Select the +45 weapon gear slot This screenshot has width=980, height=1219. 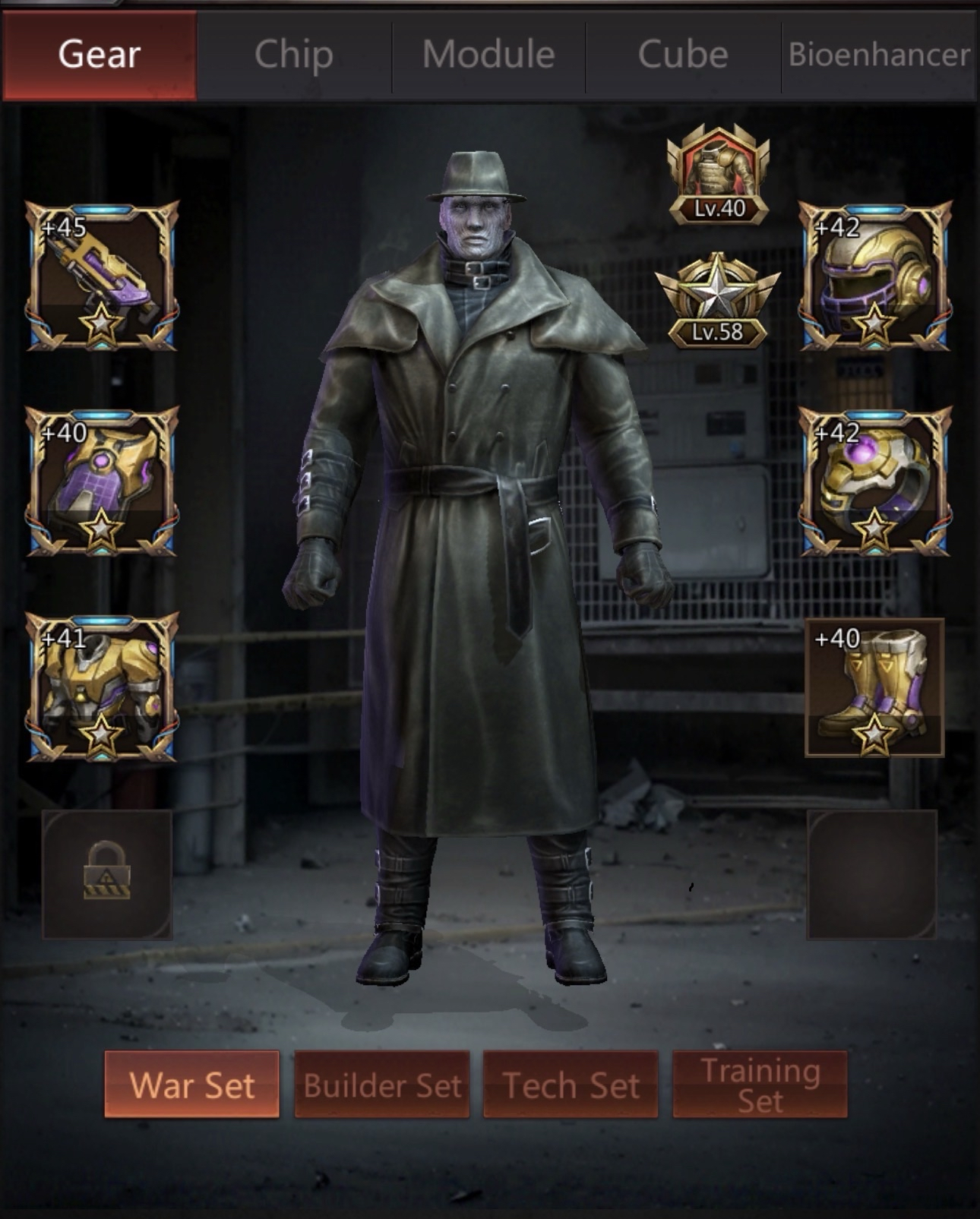tap(103, 276)
